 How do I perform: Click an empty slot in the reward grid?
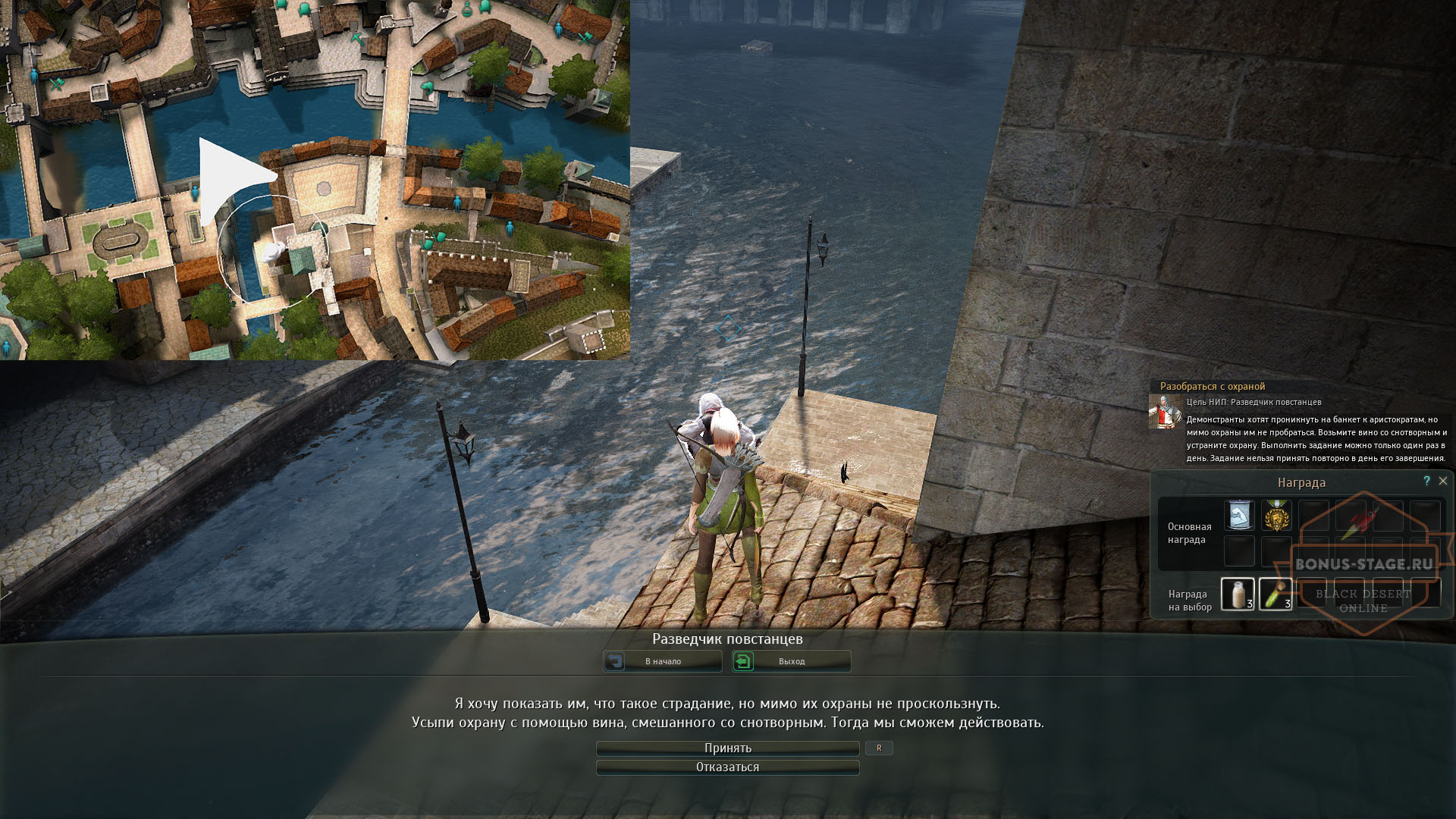(x=1316, y=516)
